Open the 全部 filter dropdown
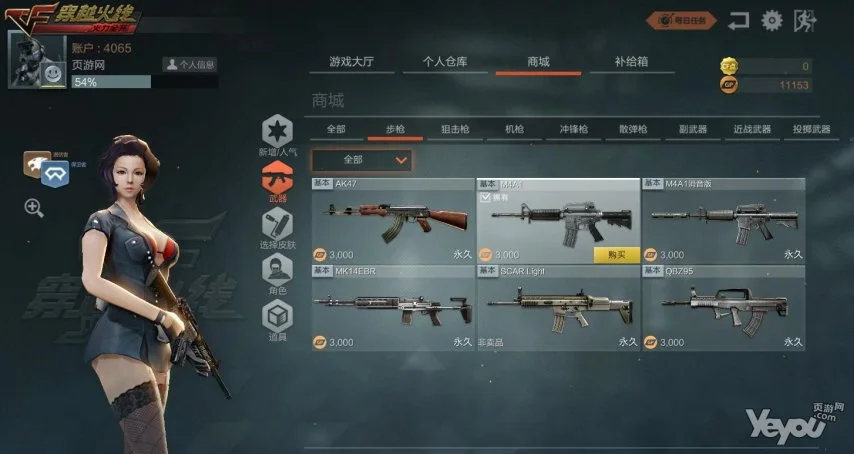 [x=361, y=159]
